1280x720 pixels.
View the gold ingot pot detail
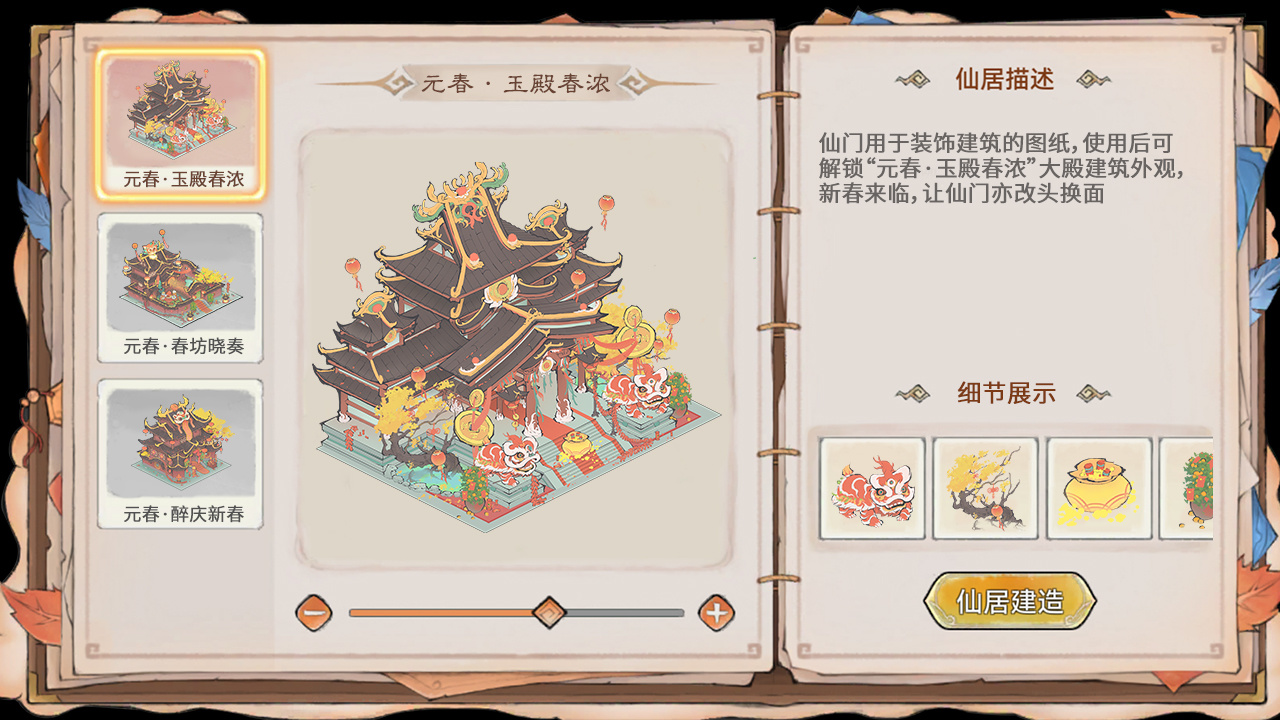point(1098,489)
